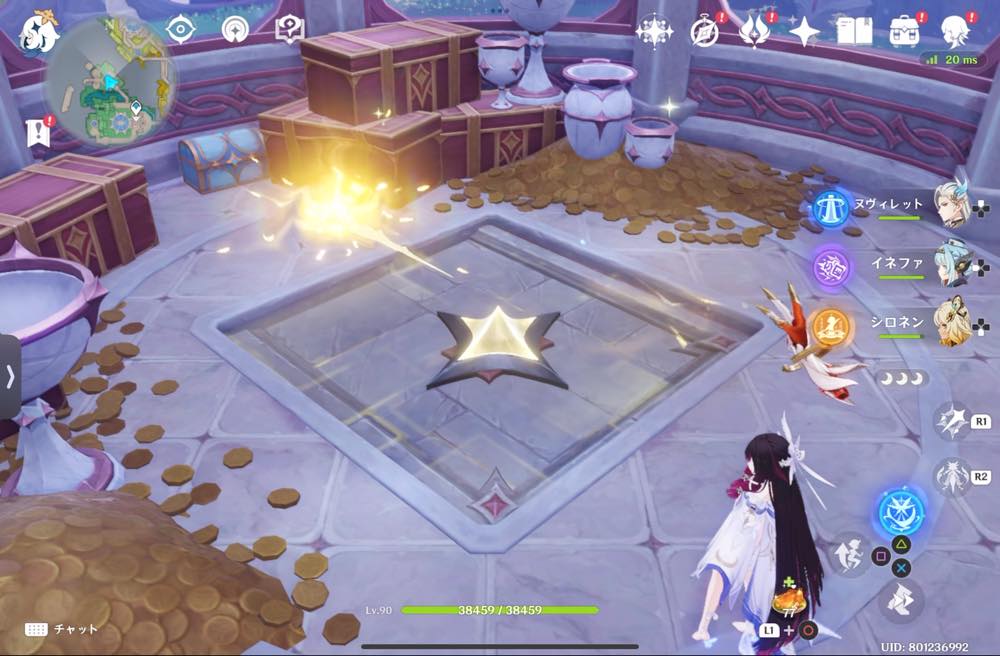
Task: Switch to party member イネファ
Action: 952,264
